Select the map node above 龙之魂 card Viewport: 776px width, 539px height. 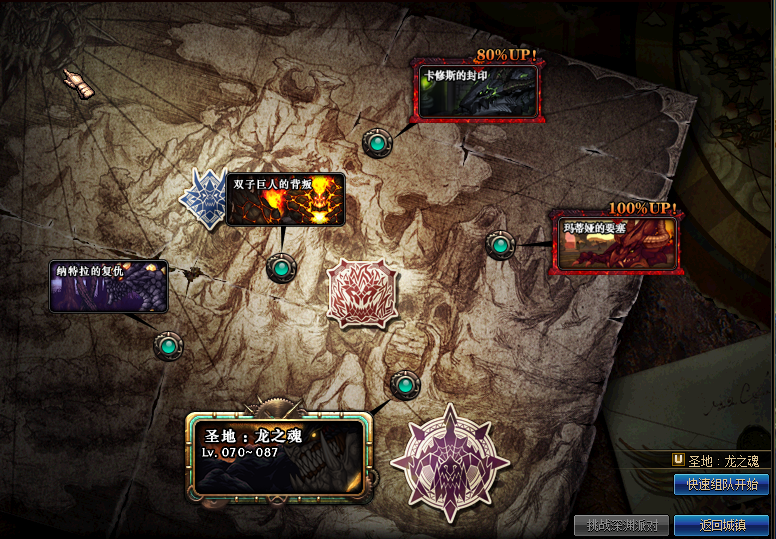coord(405,383)
